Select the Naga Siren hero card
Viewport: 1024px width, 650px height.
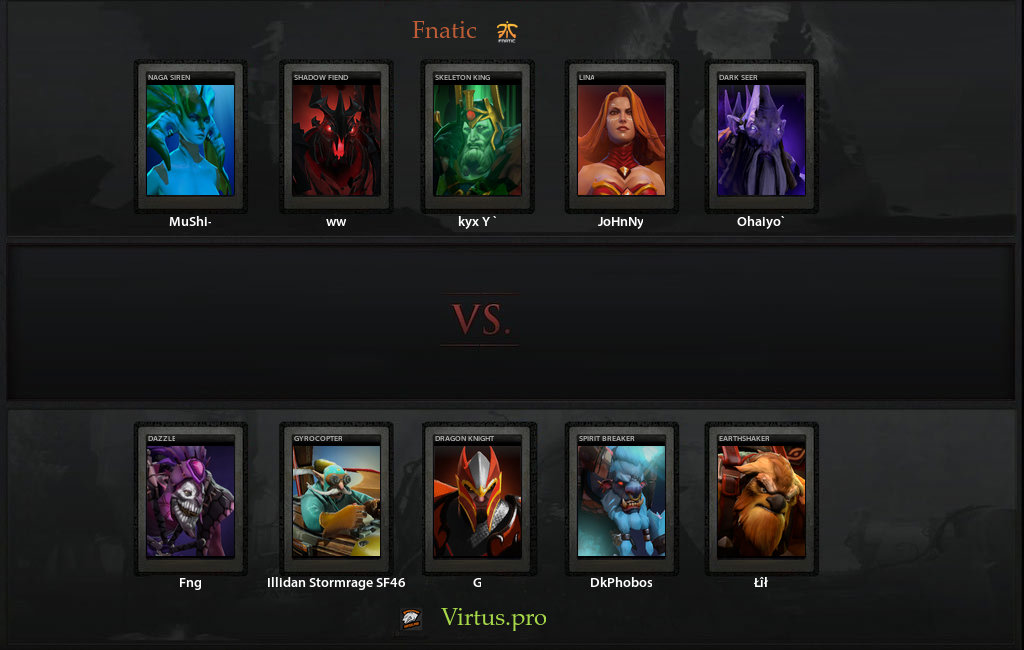(x=190, y=138)
